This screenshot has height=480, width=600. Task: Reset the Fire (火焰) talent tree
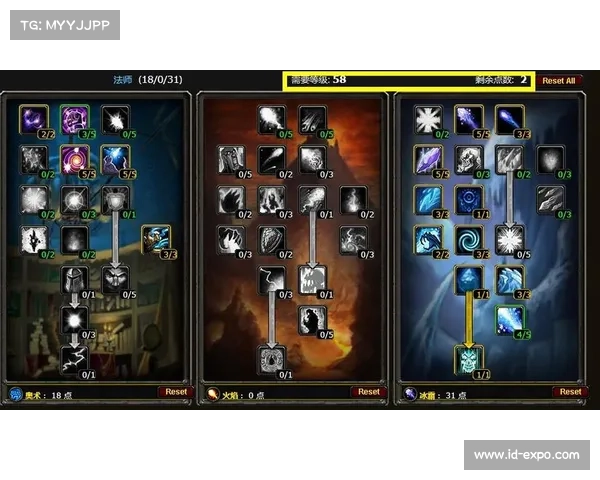pos(369,392)
